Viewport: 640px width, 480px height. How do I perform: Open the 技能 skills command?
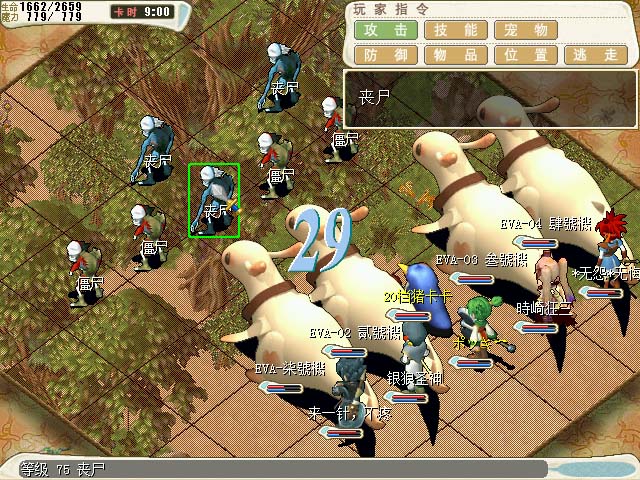click(x=455, y=30)
